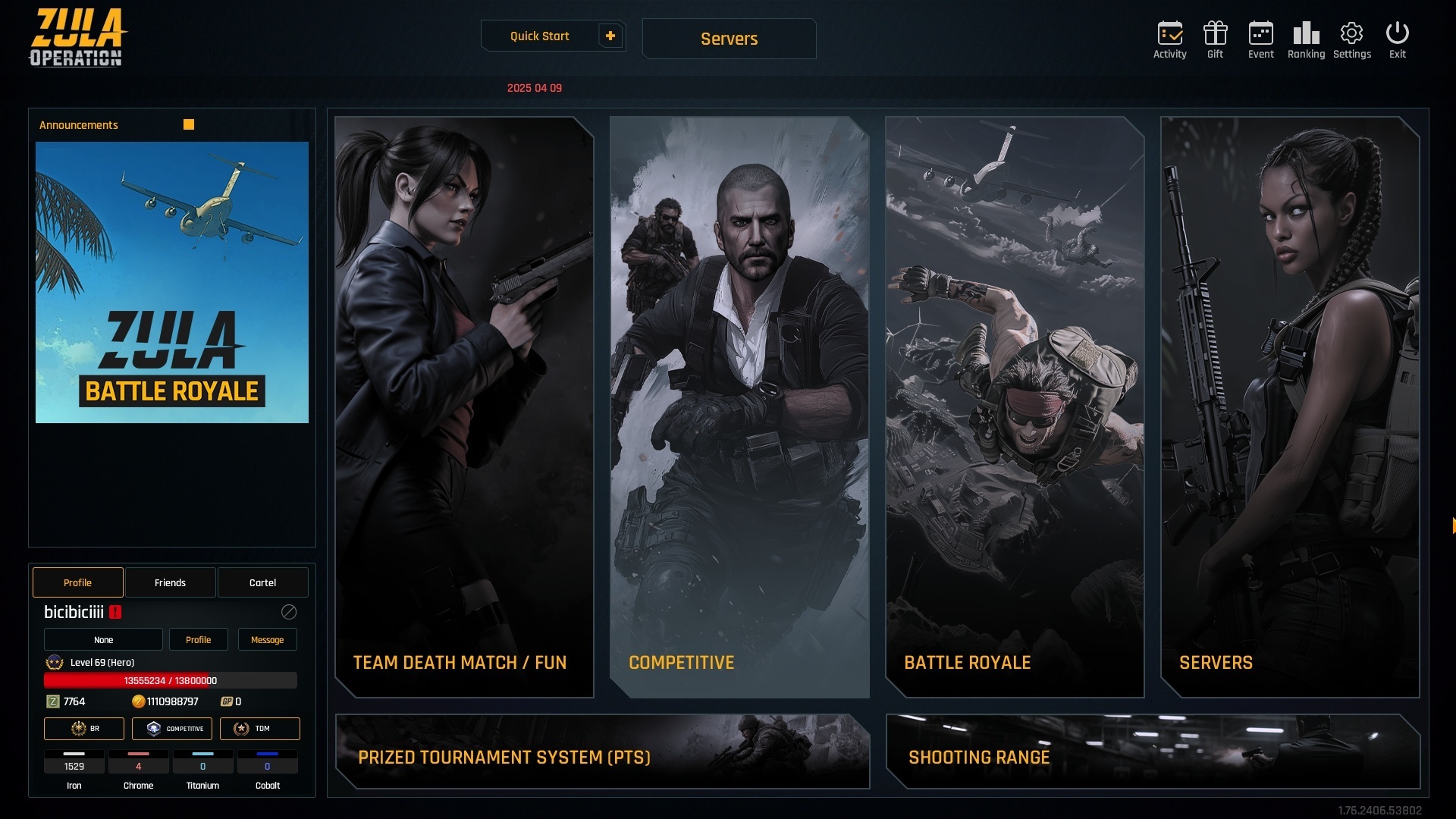Expand Quick Start options with the plus
The image size is (1456, 819).
610,35
